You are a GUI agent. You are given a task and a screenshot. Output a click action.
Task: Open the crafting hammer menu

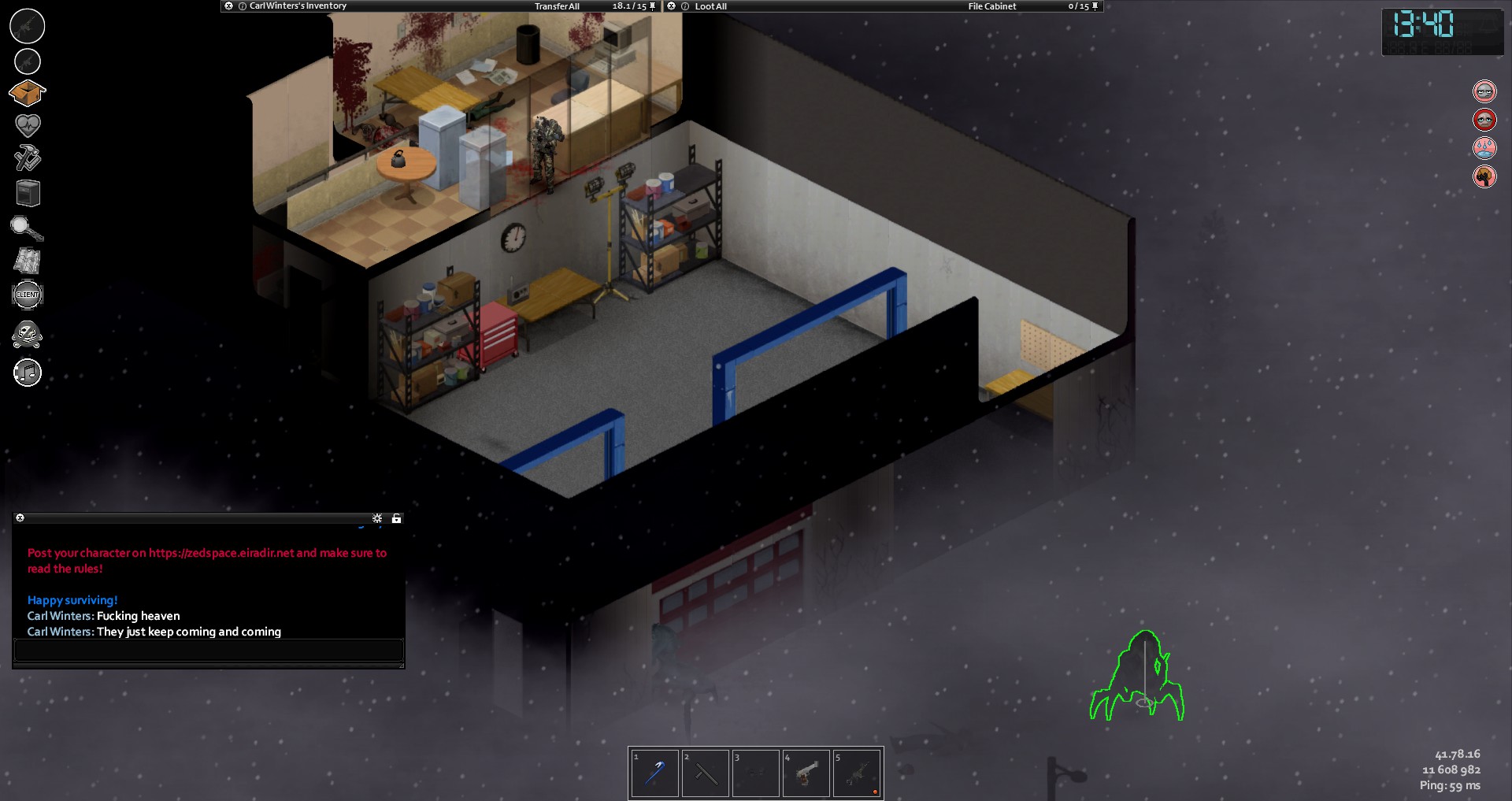click(x=28, y=158)
